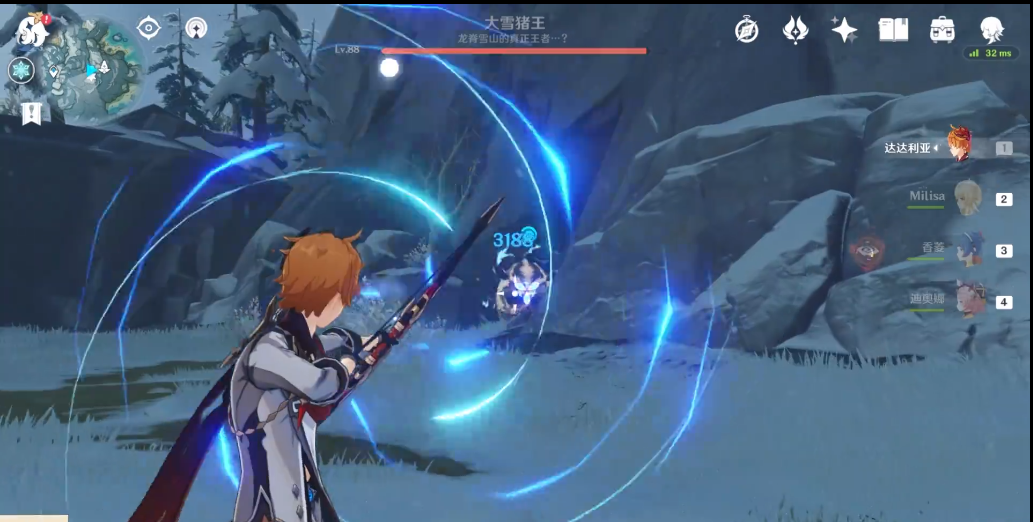Open the Paimon menu icon
The width and height of the screenshot is (1033, 522).
(32, 30)
